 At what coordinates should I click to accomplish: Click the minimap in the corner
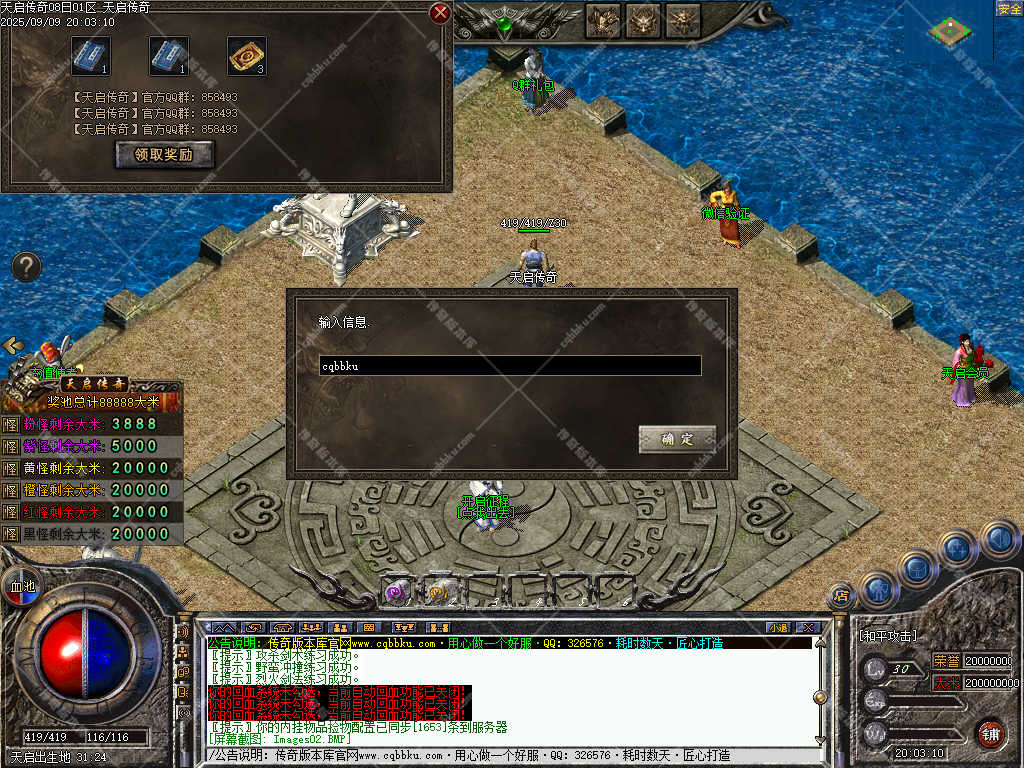[948, 30]
